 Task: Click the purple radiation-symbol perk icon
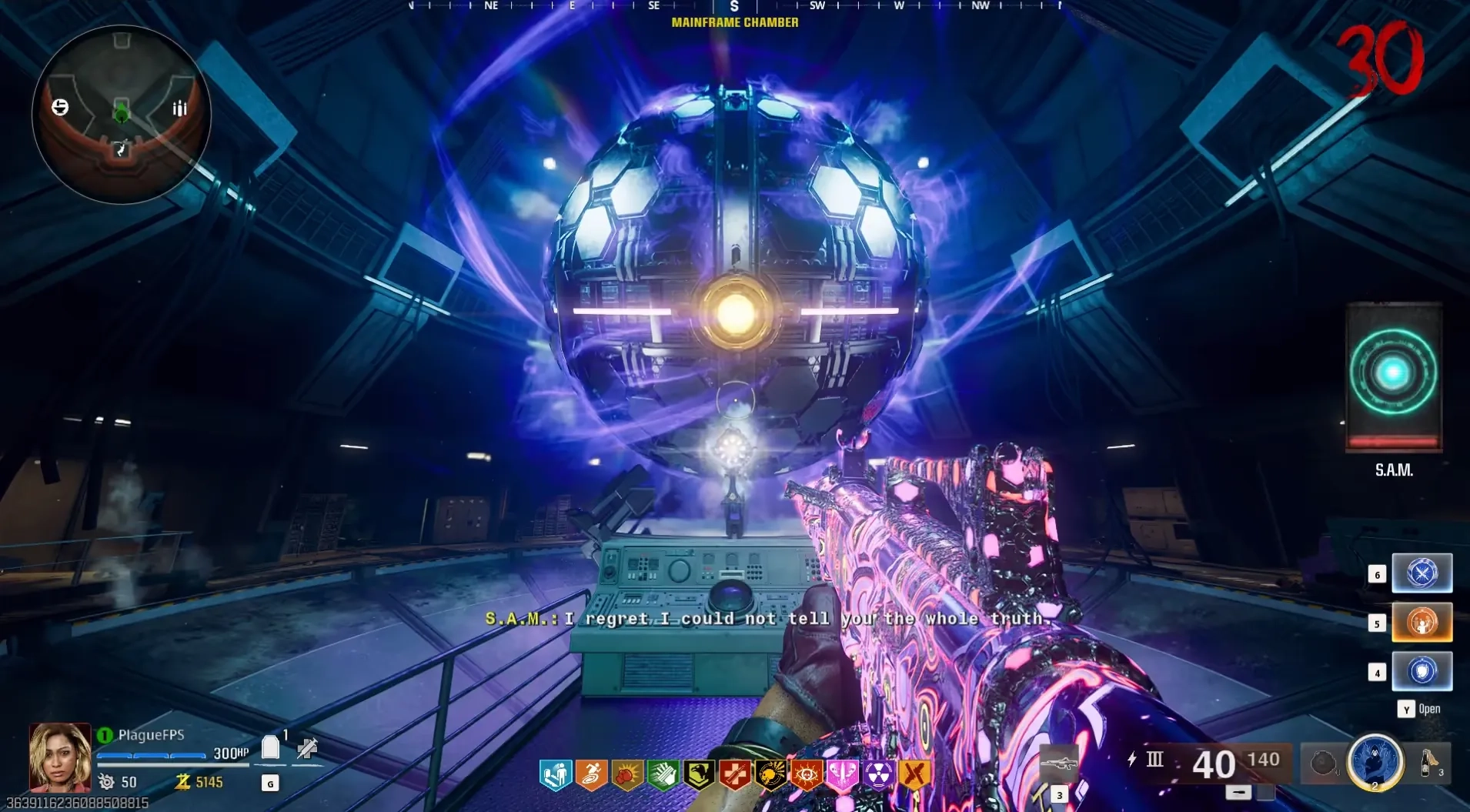pyautogui.click(x=878, y=775)
